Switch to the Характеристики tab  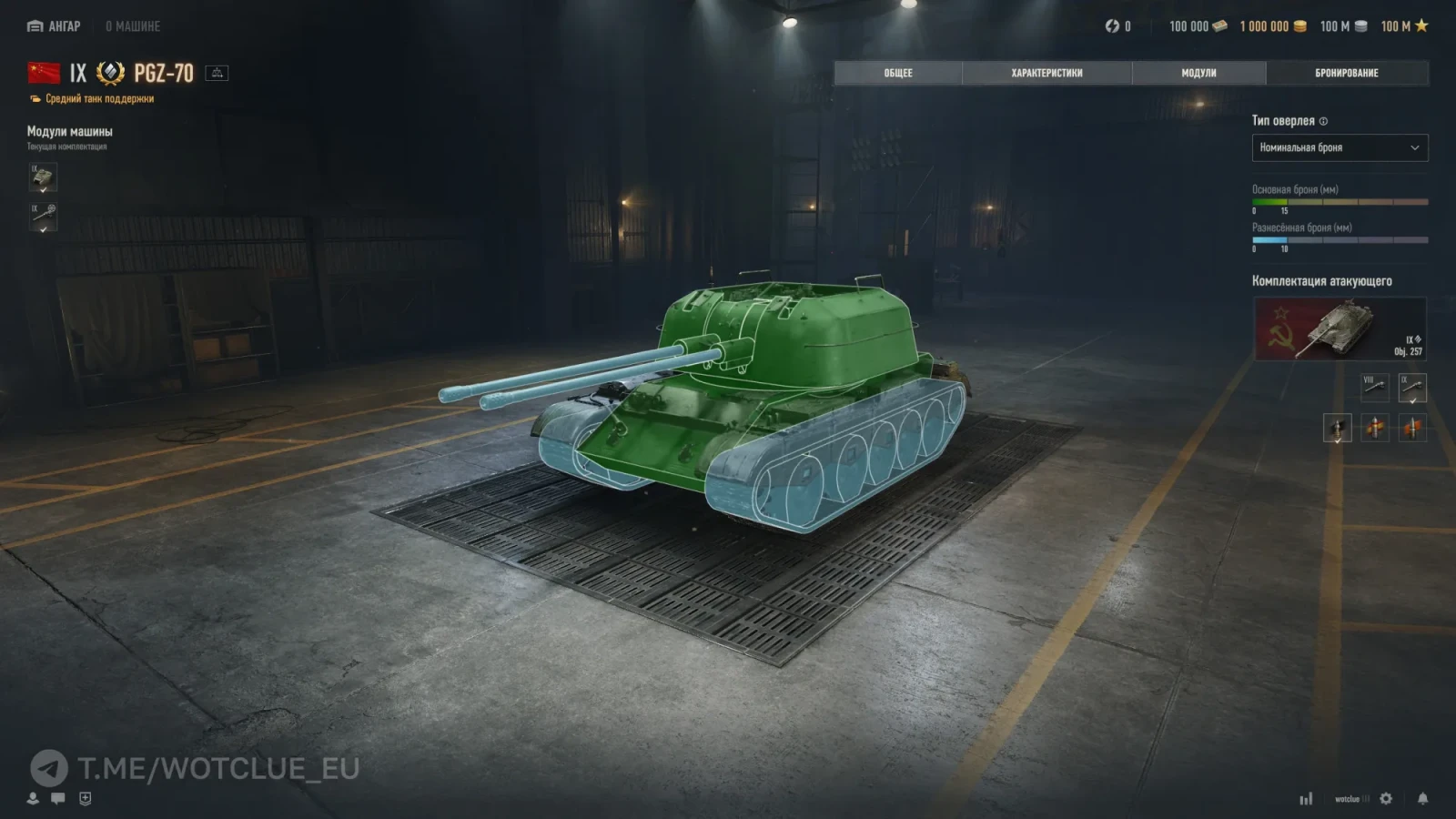(x=1046, y=73)
